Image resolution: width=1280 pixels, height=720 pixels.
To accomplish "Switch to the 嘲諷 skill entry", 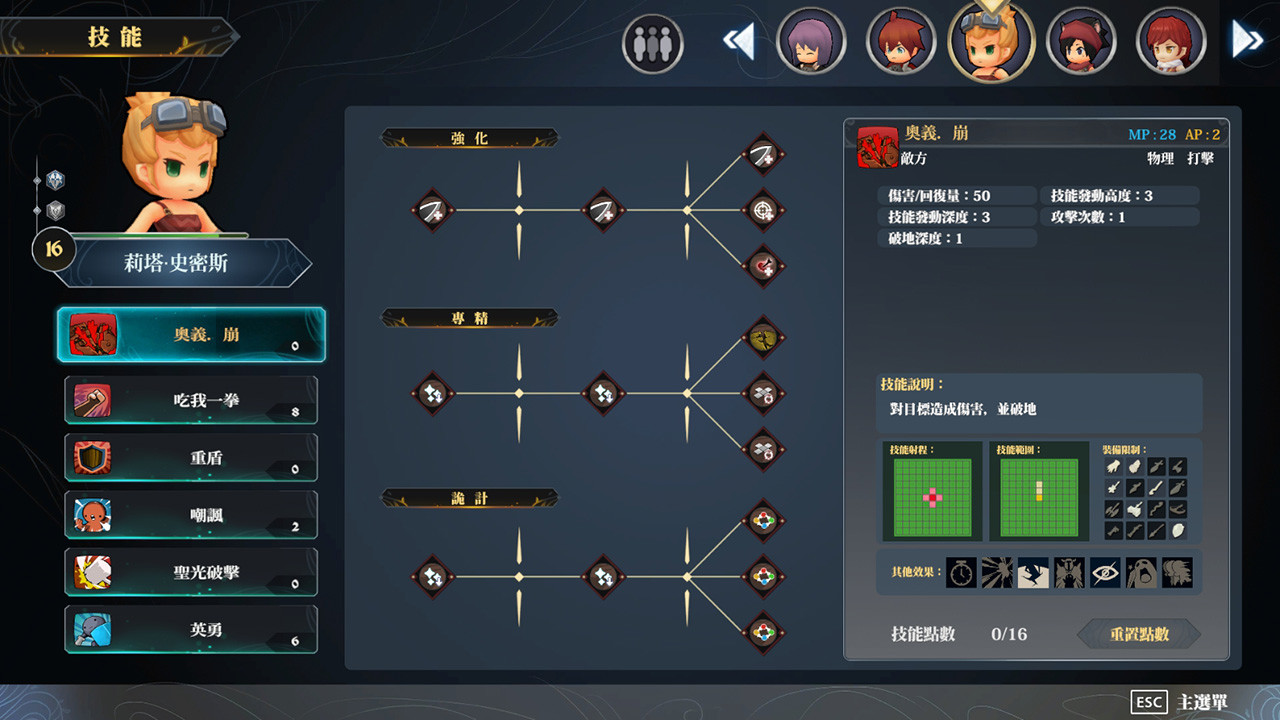I will pyautogui.click(x=191, y=515).
